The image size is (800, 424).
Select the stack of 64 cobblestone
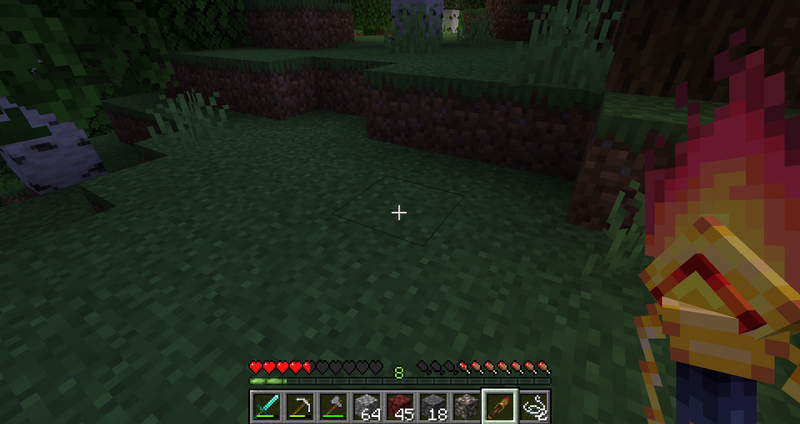[x=366, y=406]
